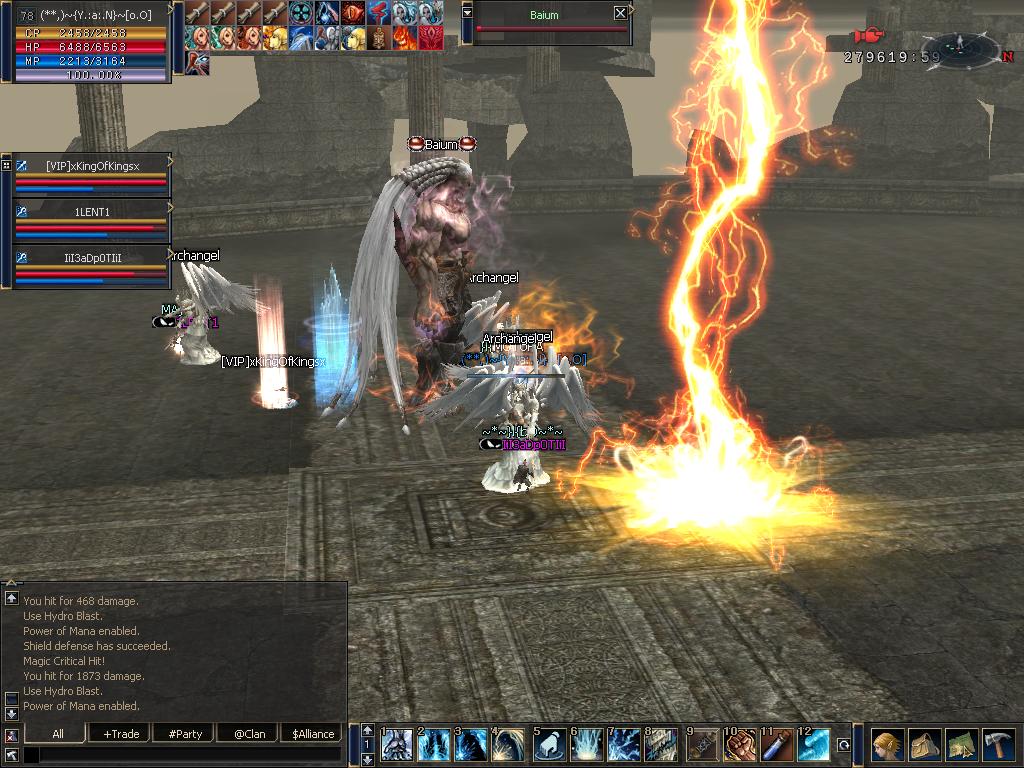Click the radar minimap compass
Image resolution: width=1024 pixels, height=768 pixels.
tap(958, 46)
